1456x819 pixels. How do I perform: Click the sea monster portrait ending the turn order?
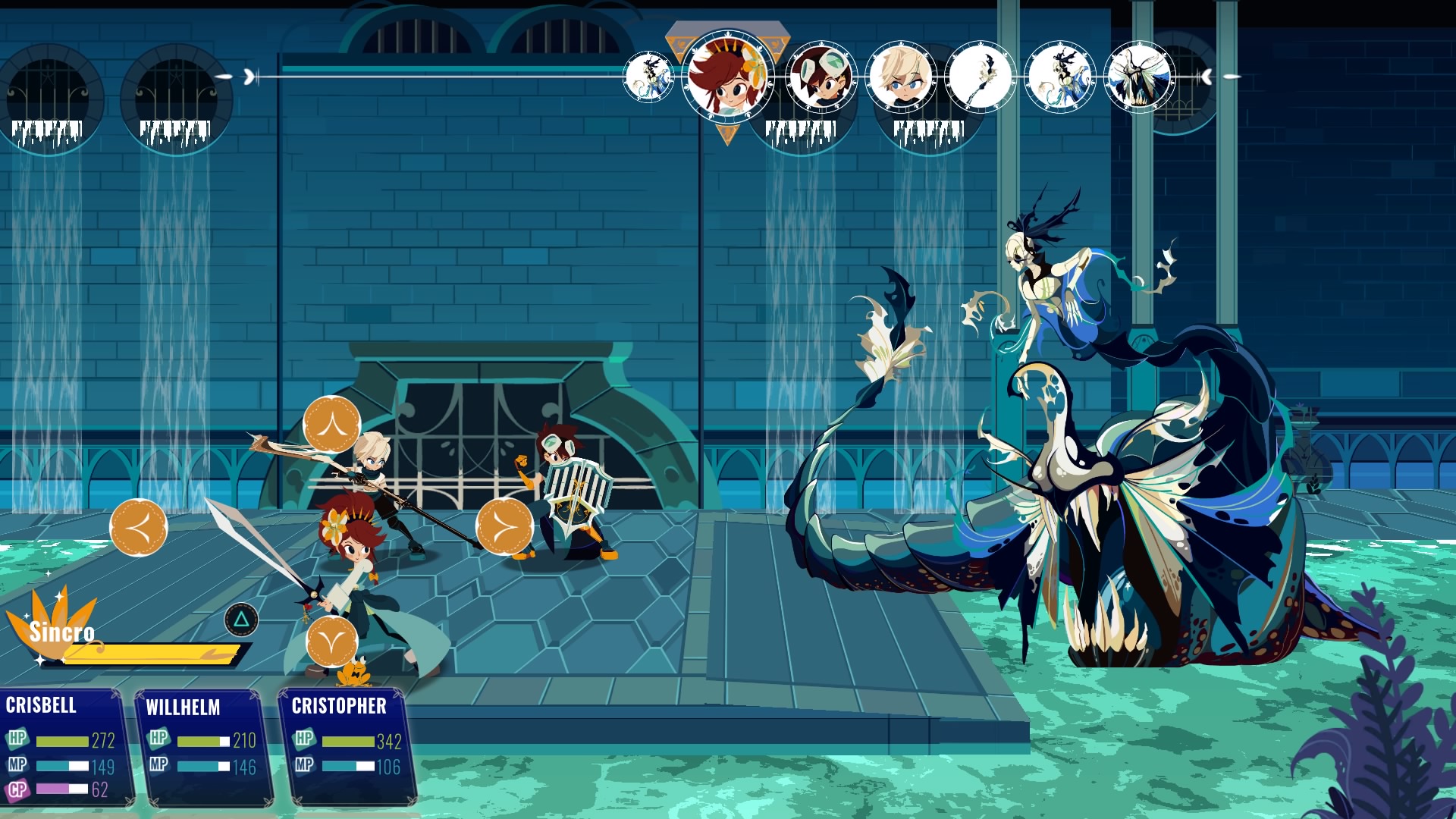click(1139, 77)
